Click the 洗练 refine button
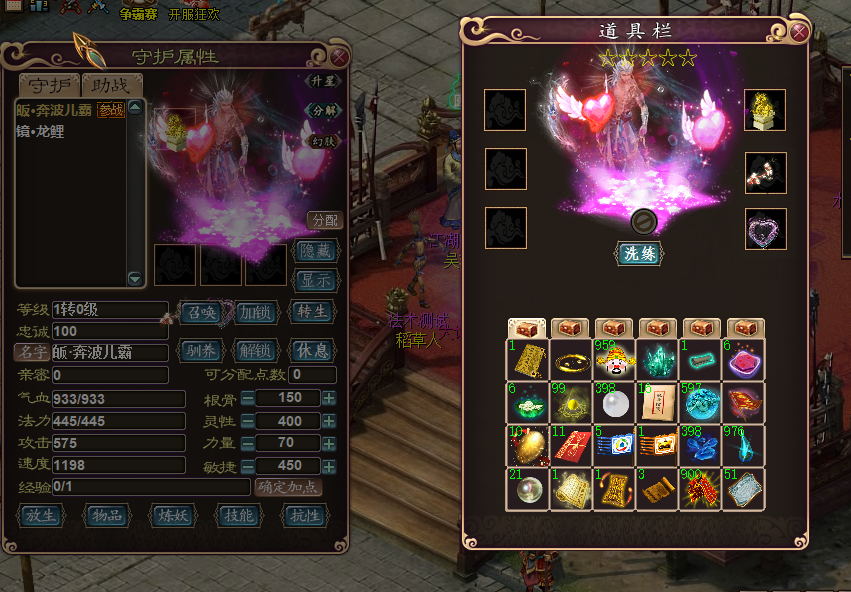 [x=638, y=253]
